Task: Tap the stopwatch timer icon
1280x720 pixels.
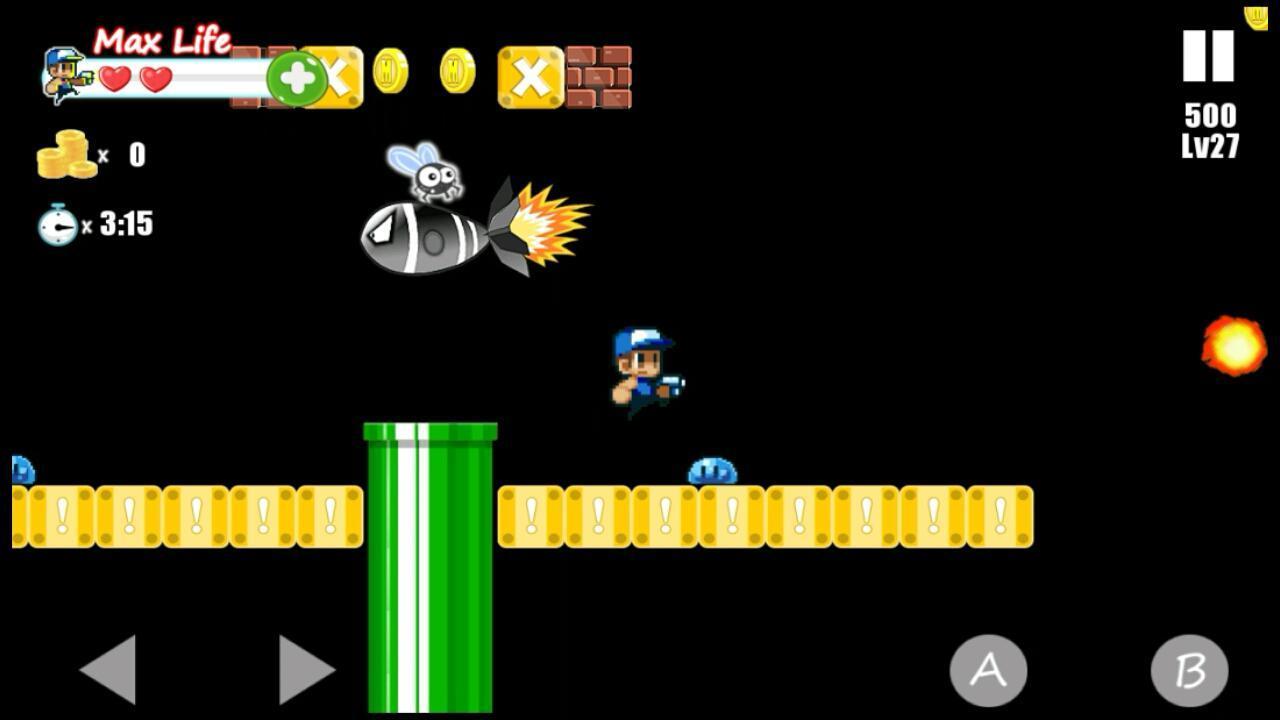Action: 57,224
